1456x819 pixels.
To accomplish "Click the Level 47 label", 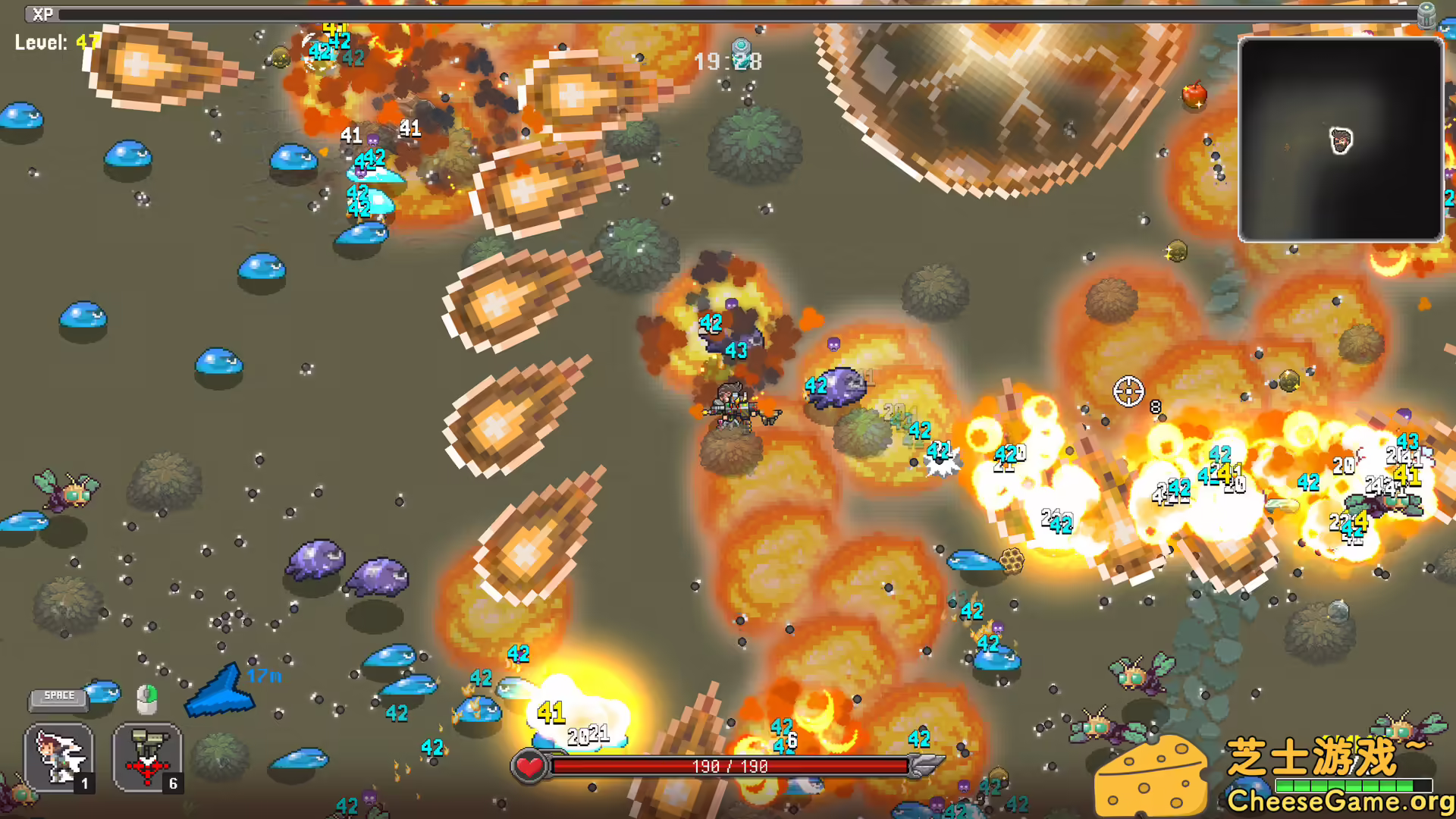I will pos(52,43).
